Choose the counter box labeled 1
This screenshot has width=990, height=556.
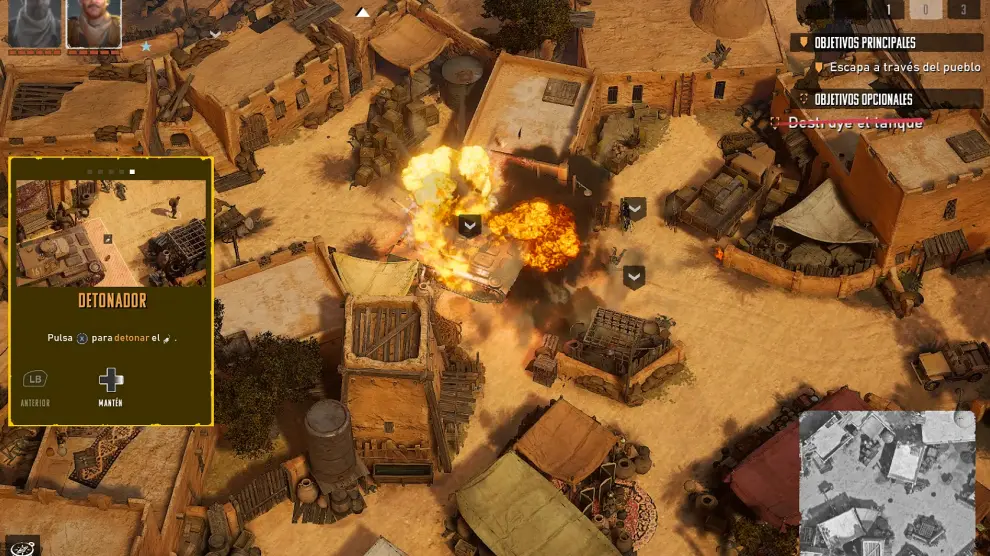click(887, 10)
